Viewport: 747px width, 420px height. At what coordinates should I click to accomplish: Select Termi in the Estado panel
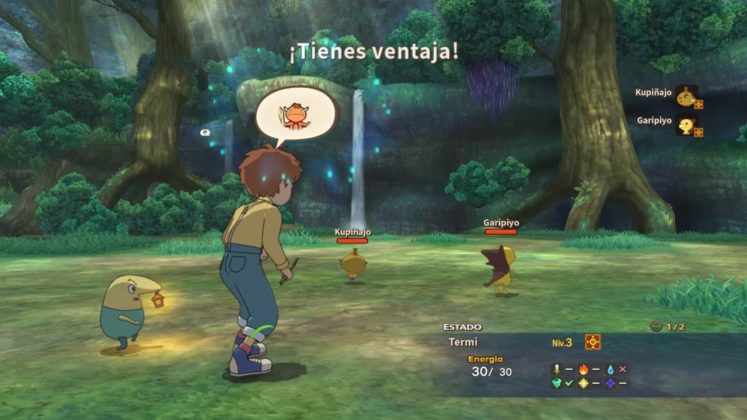[463, 342]
